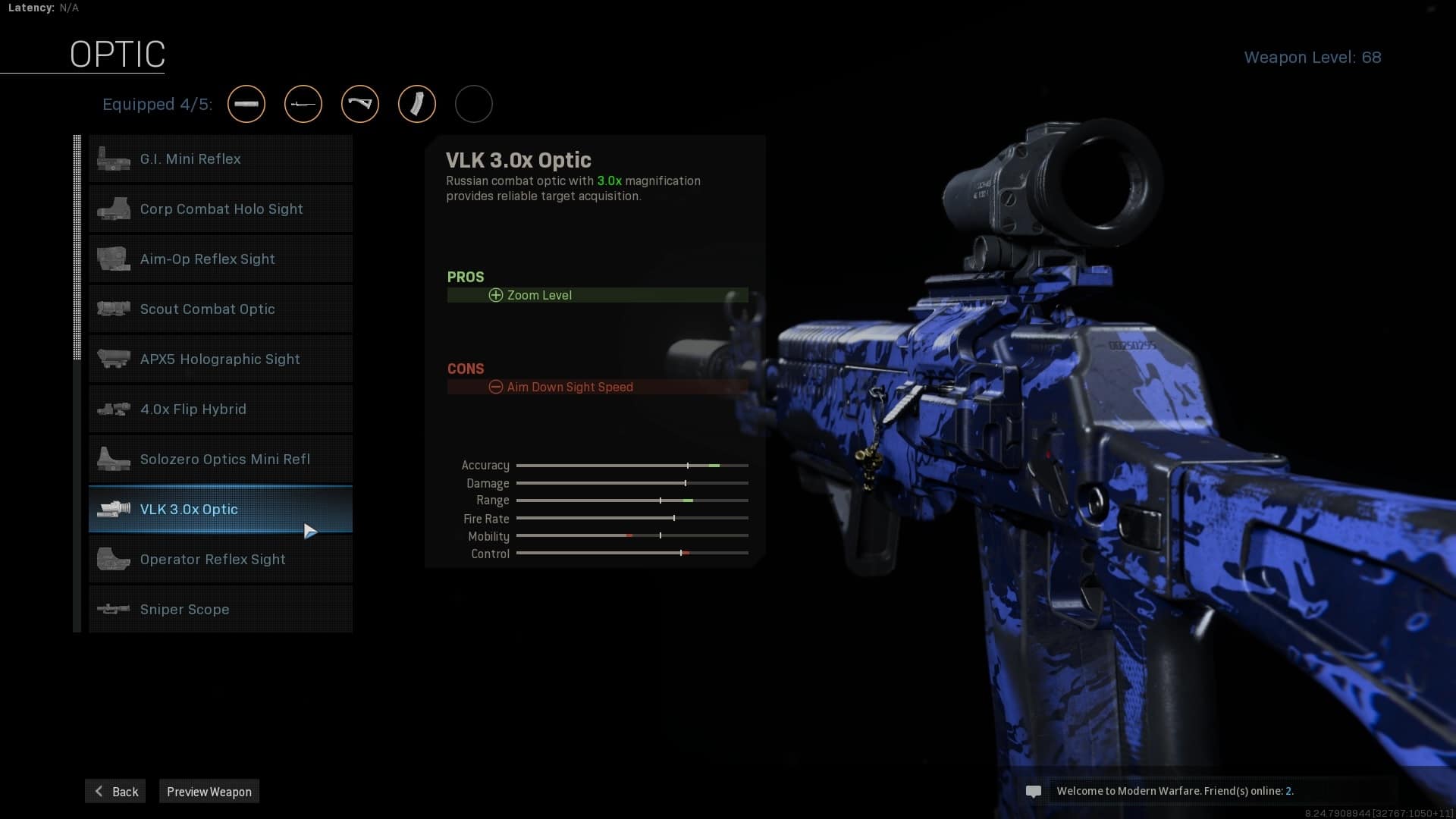Click the equipped magazine attachment icon
Screen dimensions: 1456x819
(417, 104)
